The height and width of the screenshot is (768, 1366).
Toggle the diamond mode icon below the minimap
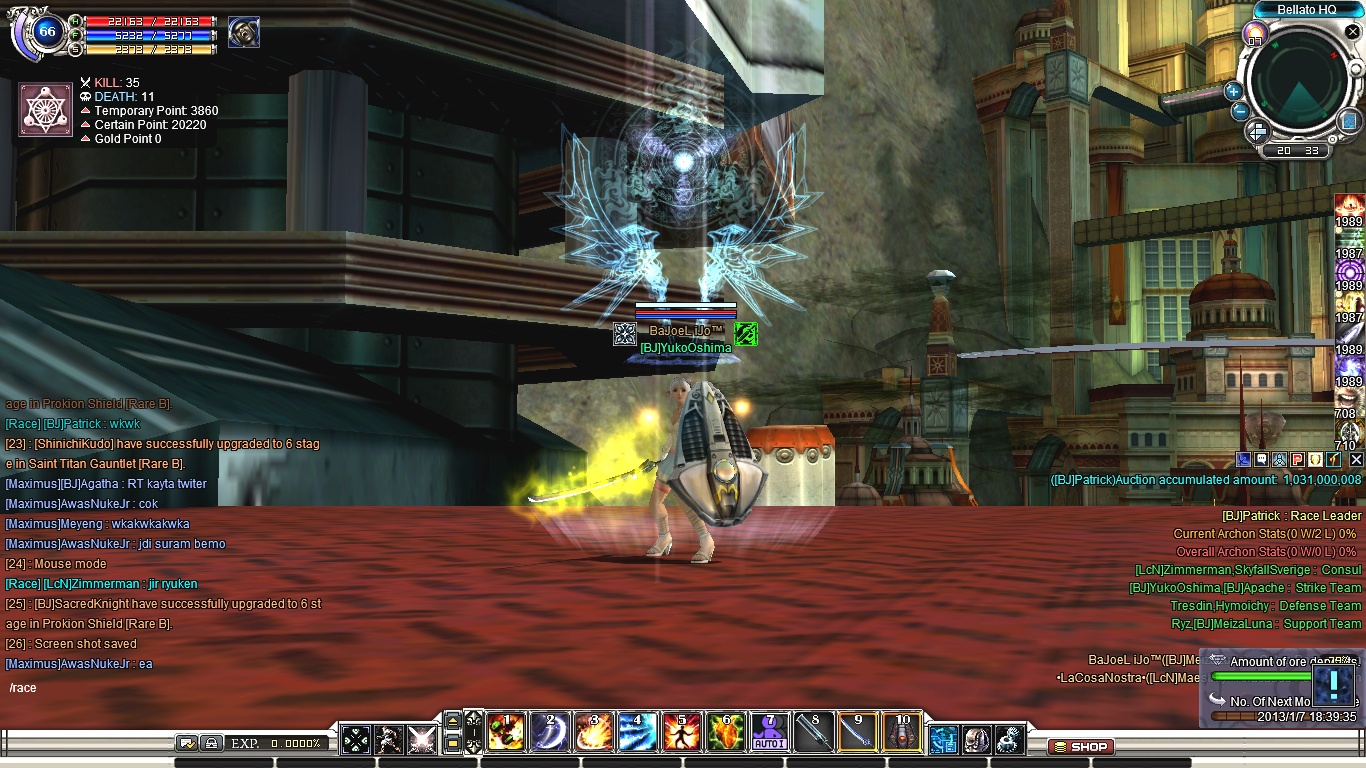pyautogui.click(x=1258, y=132)
